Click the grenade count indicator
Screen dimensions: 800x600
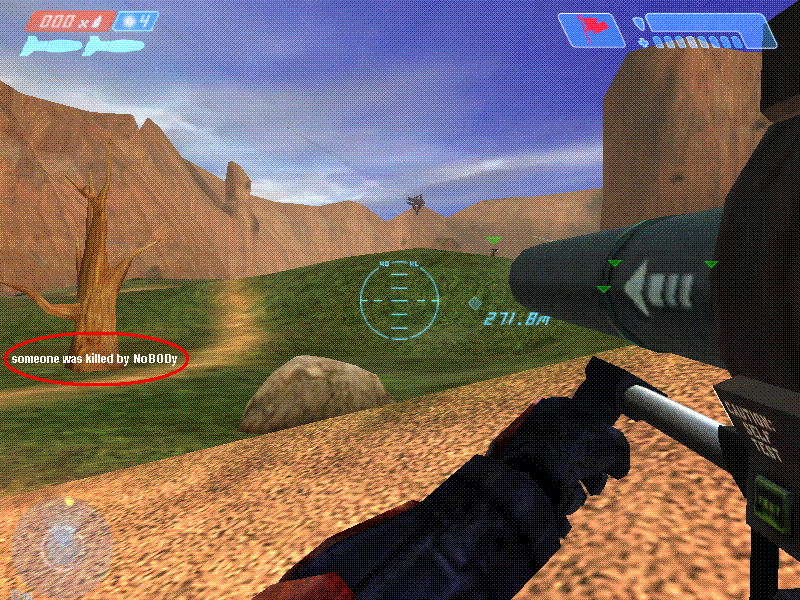click(x=135, y=20)
